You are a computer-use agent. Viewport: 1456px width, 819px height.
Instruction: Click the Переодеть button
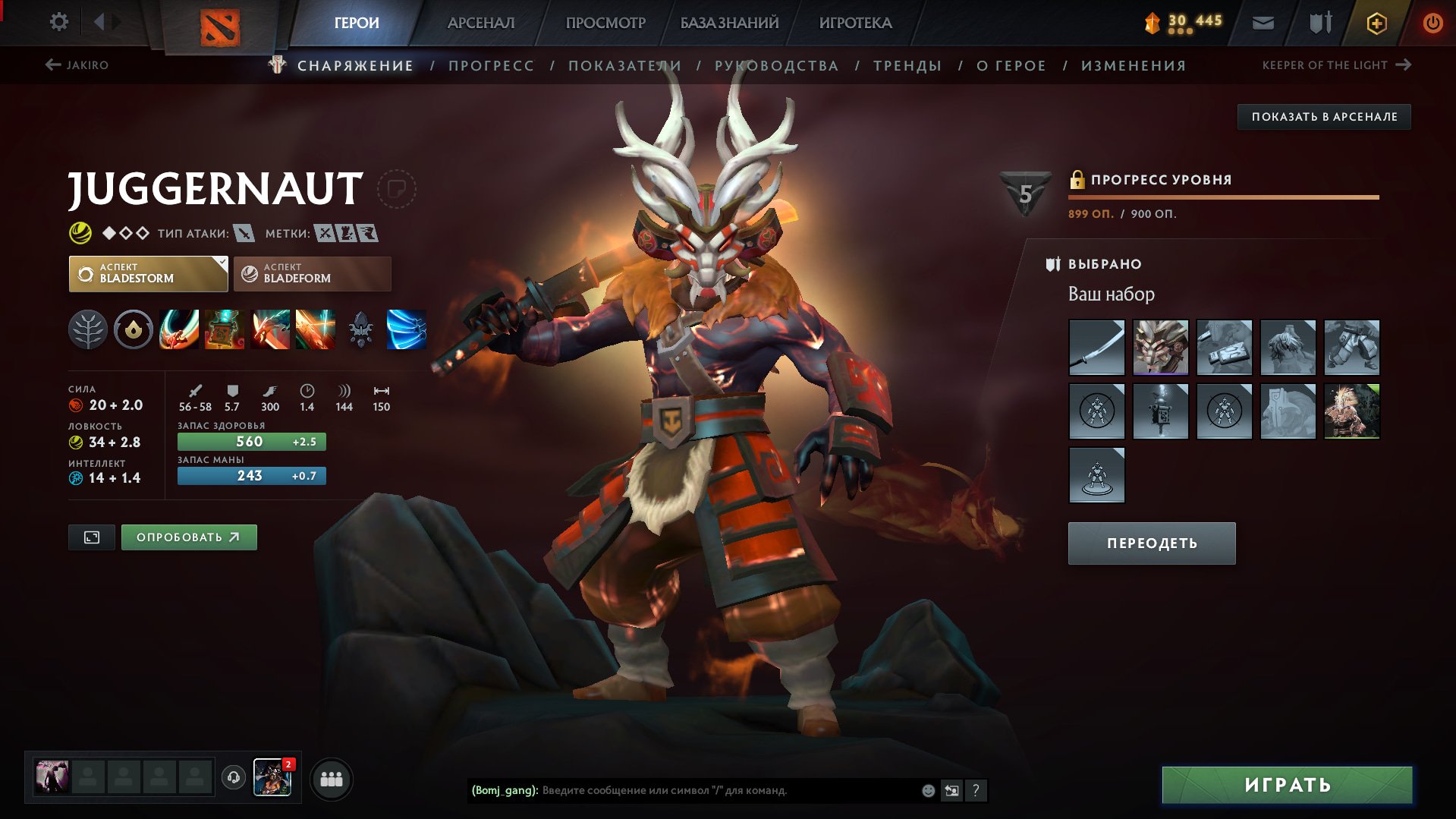[1151, 543]
